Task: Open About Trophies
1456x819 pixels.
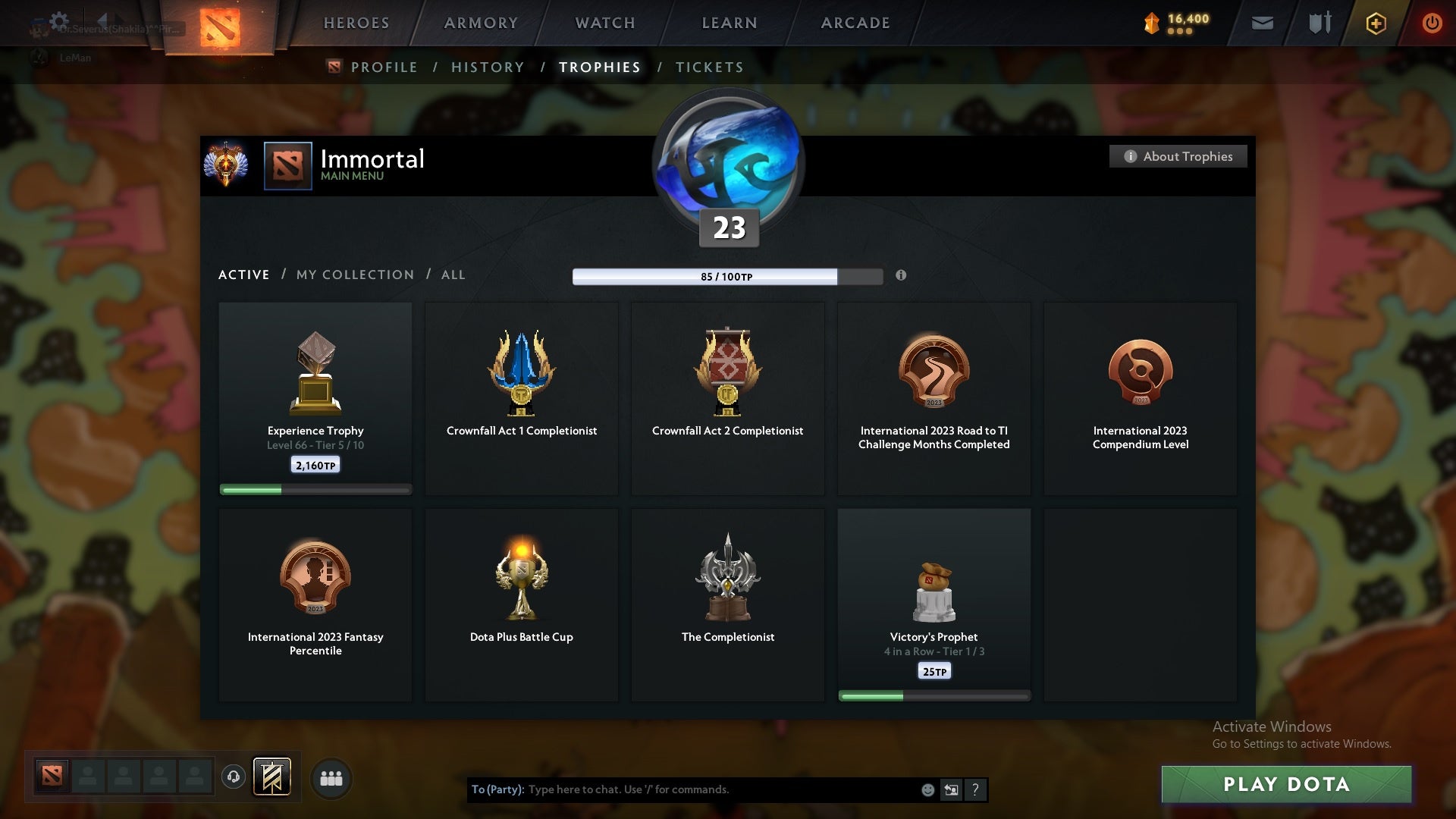Action: 1178,156
